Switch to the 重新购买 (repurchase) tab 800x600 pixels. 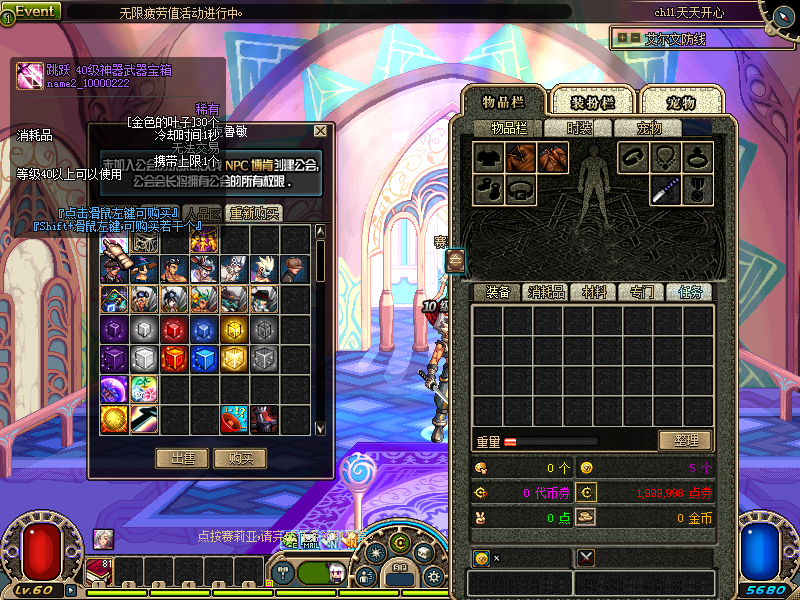[x=254, y=213]
